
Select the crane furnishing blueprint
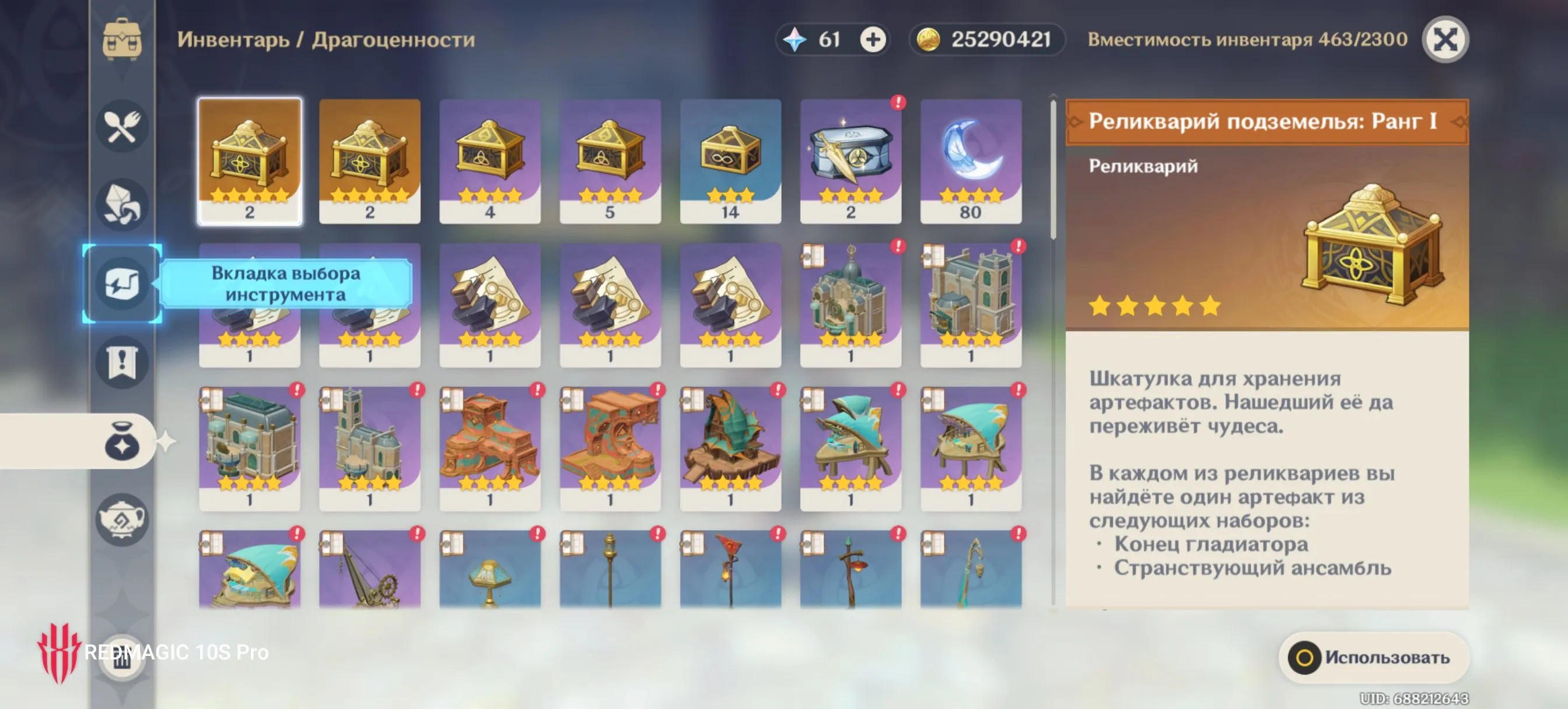coord(369,569)
